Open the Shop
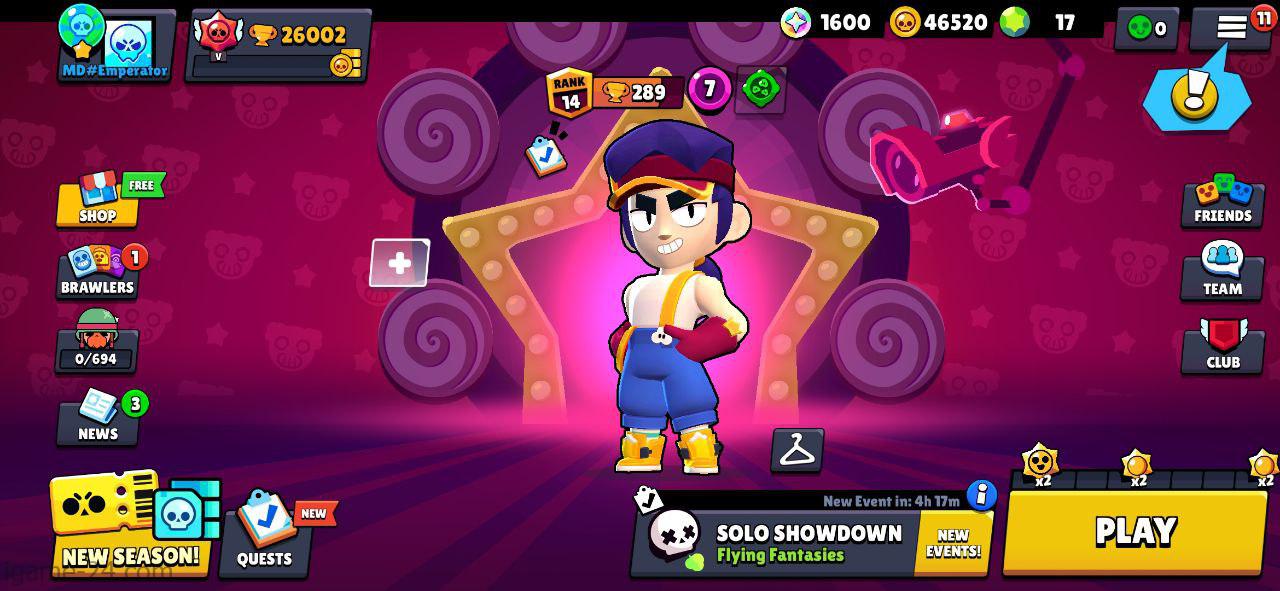The width and height of the screenshot is (1280, 591). [x=98, y=200]
